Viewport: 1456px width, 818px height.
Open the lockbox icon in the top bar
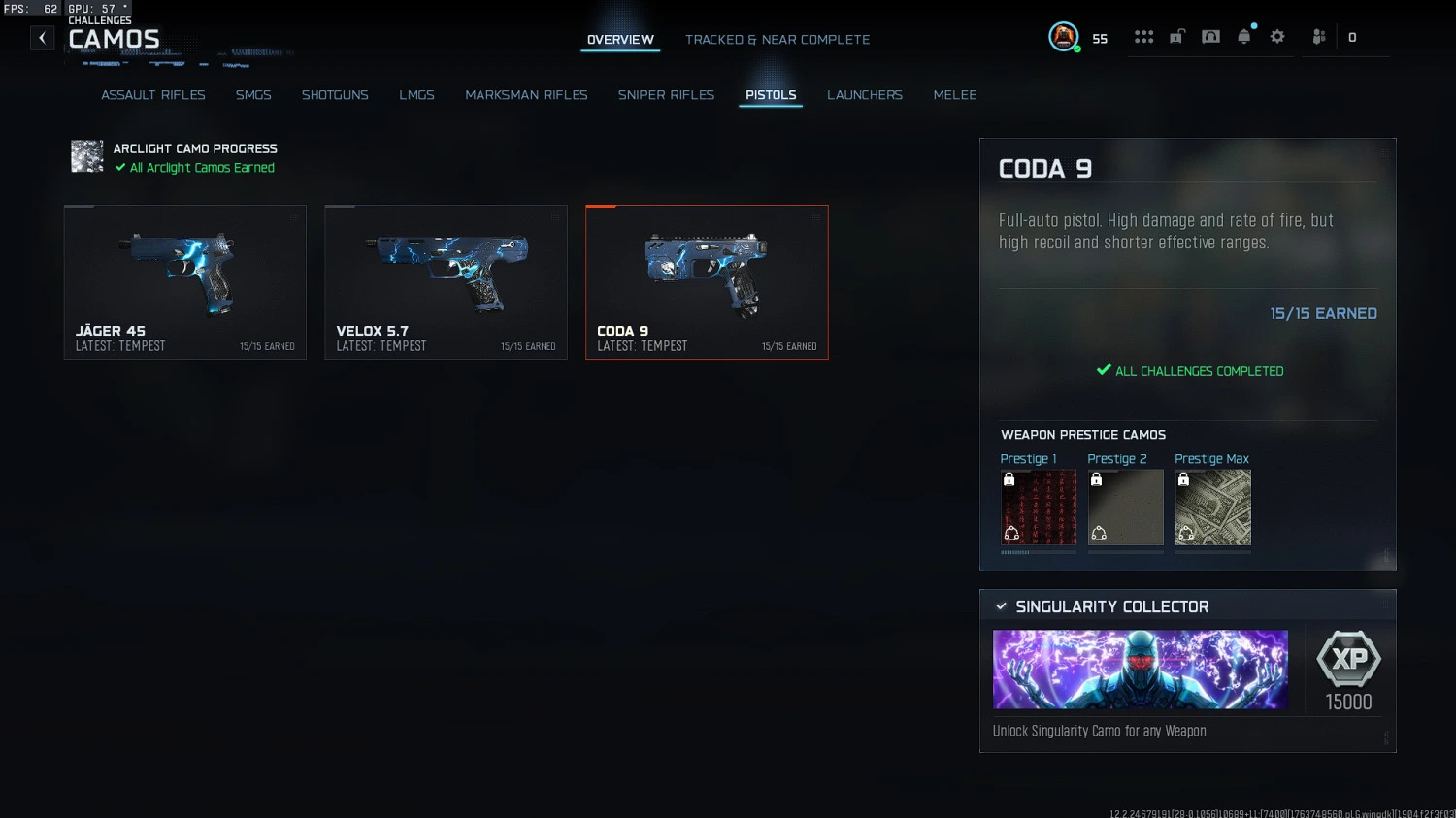(1176, 36)
